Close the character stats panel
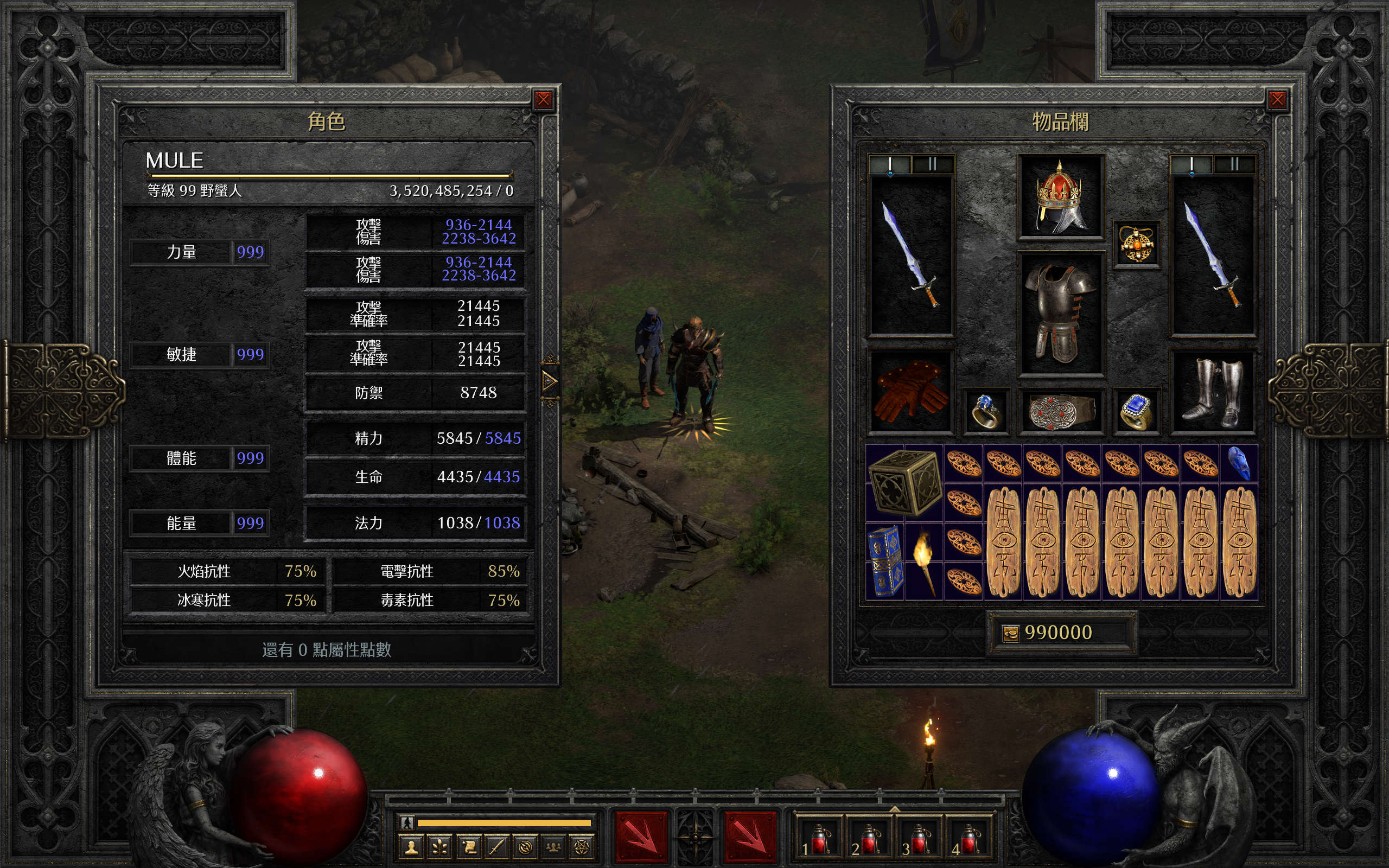The height and width of the screenshot is (868, 1389). [x=543, y=100]
